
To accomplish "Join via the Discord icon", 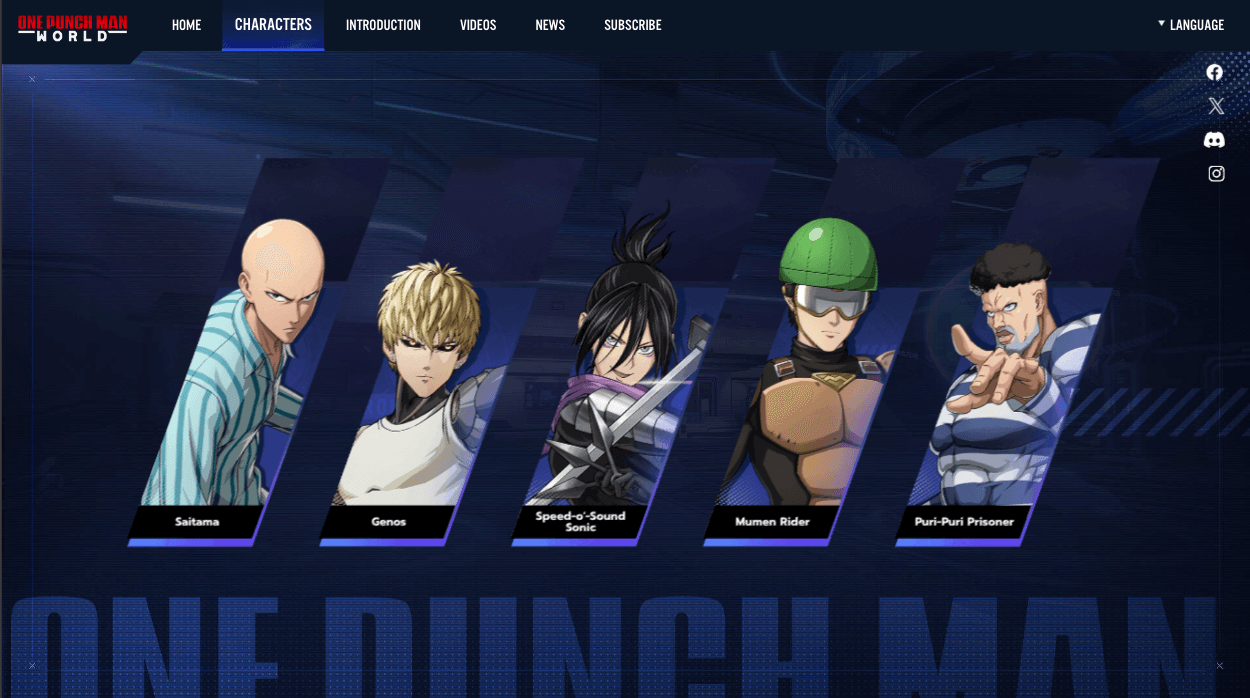I will coord(1215,140).
